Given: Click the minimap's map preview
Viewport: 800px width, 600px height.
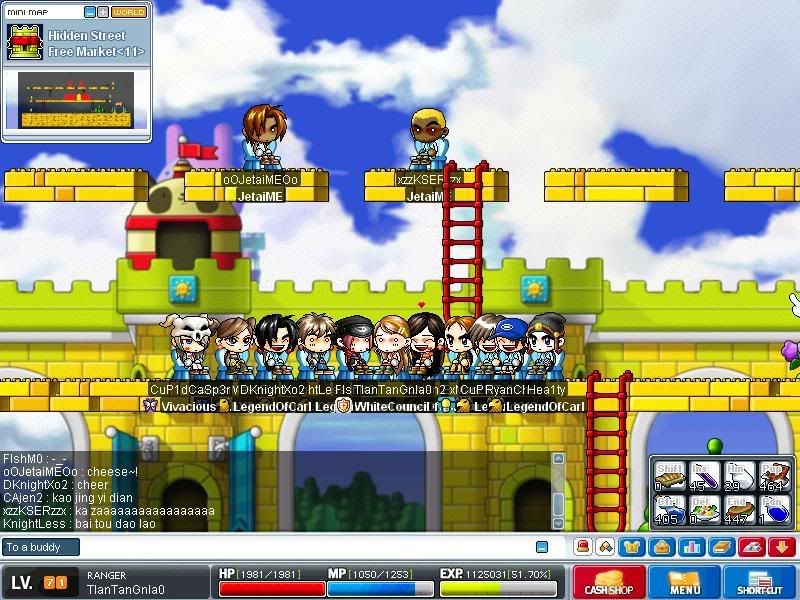Looking at the screenshot, I should coord(75,98).
